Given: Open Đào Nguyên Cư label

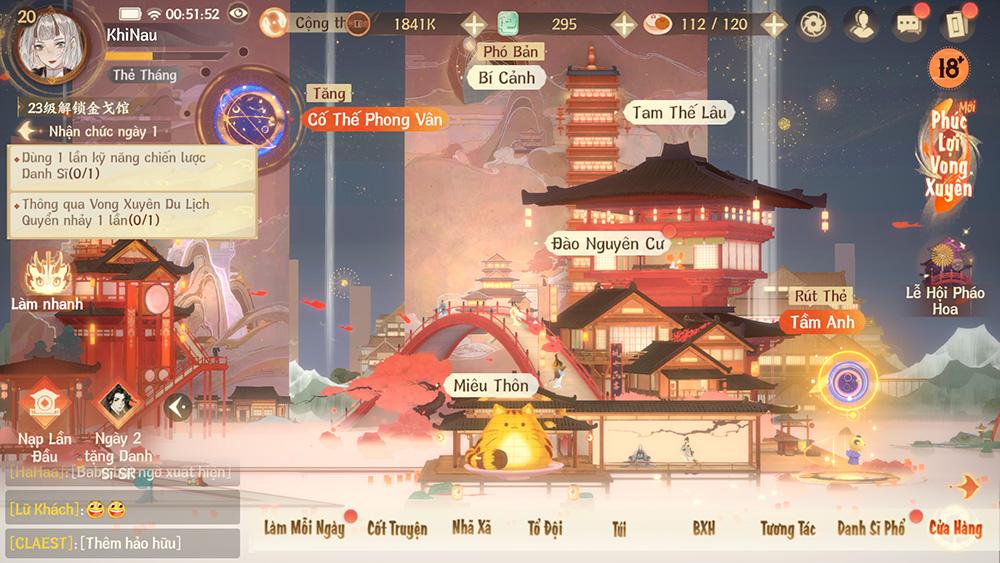Looking at the screenshot, I should 607,242.
